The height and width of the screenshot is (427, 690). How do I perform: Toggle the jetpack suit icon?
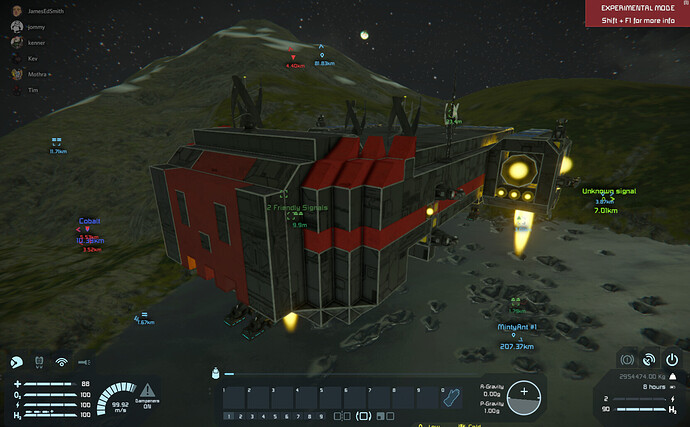[39, 362]
